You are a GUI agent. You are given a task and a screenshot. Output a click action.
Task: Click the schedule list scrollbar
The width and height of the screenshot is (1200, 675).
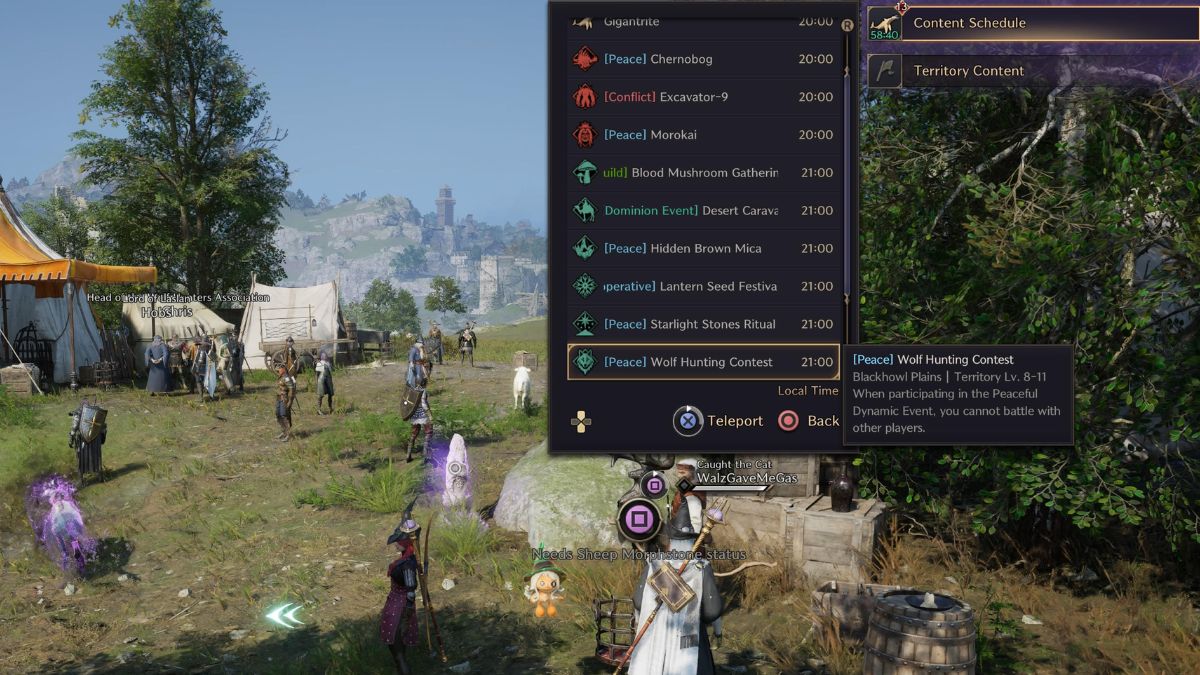(848, 180)
